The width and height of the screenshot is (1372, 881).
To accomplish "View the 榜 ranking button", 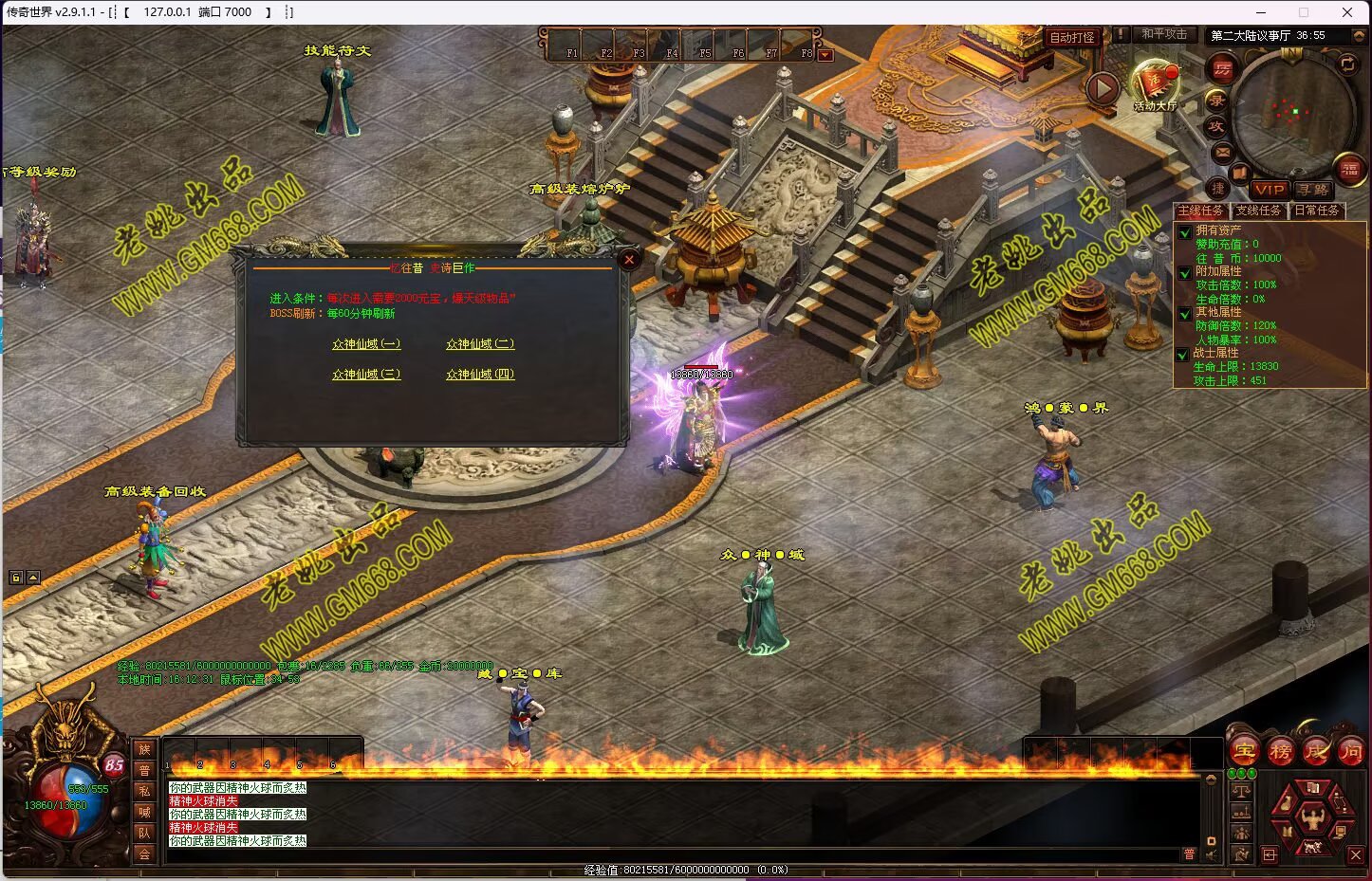I will (1281, 752).
